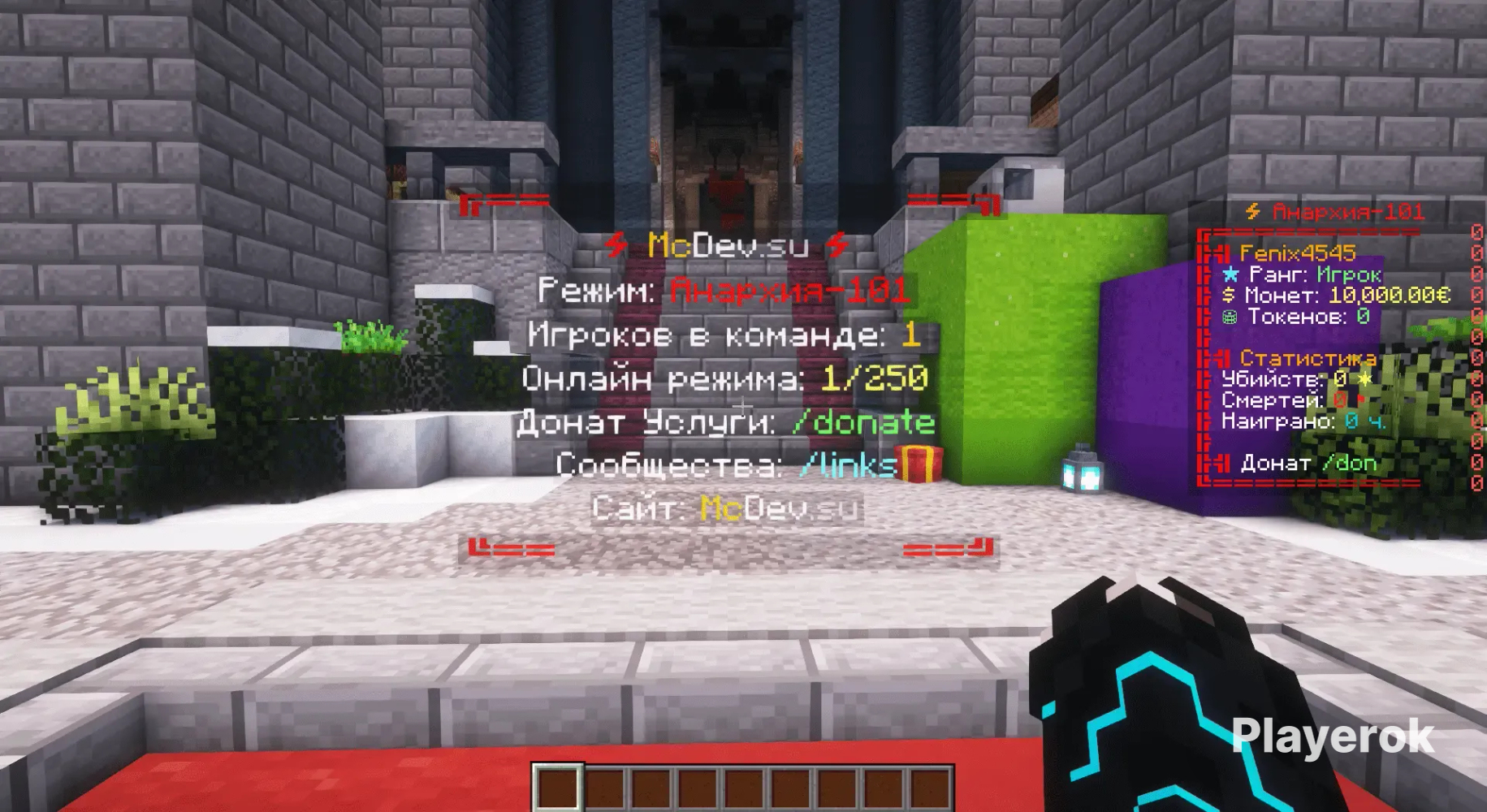Click the /donate green command link

click(863, 422)
